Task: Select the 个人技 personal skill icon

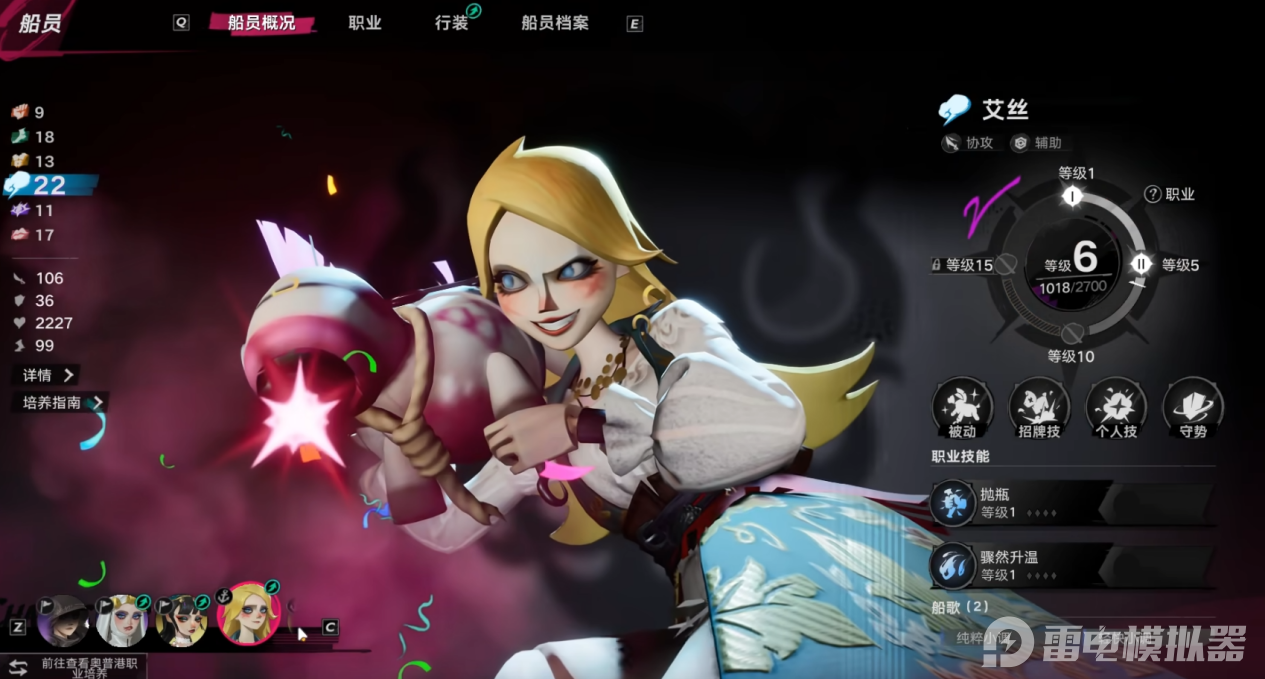Action: click(x=1116, y=407)
